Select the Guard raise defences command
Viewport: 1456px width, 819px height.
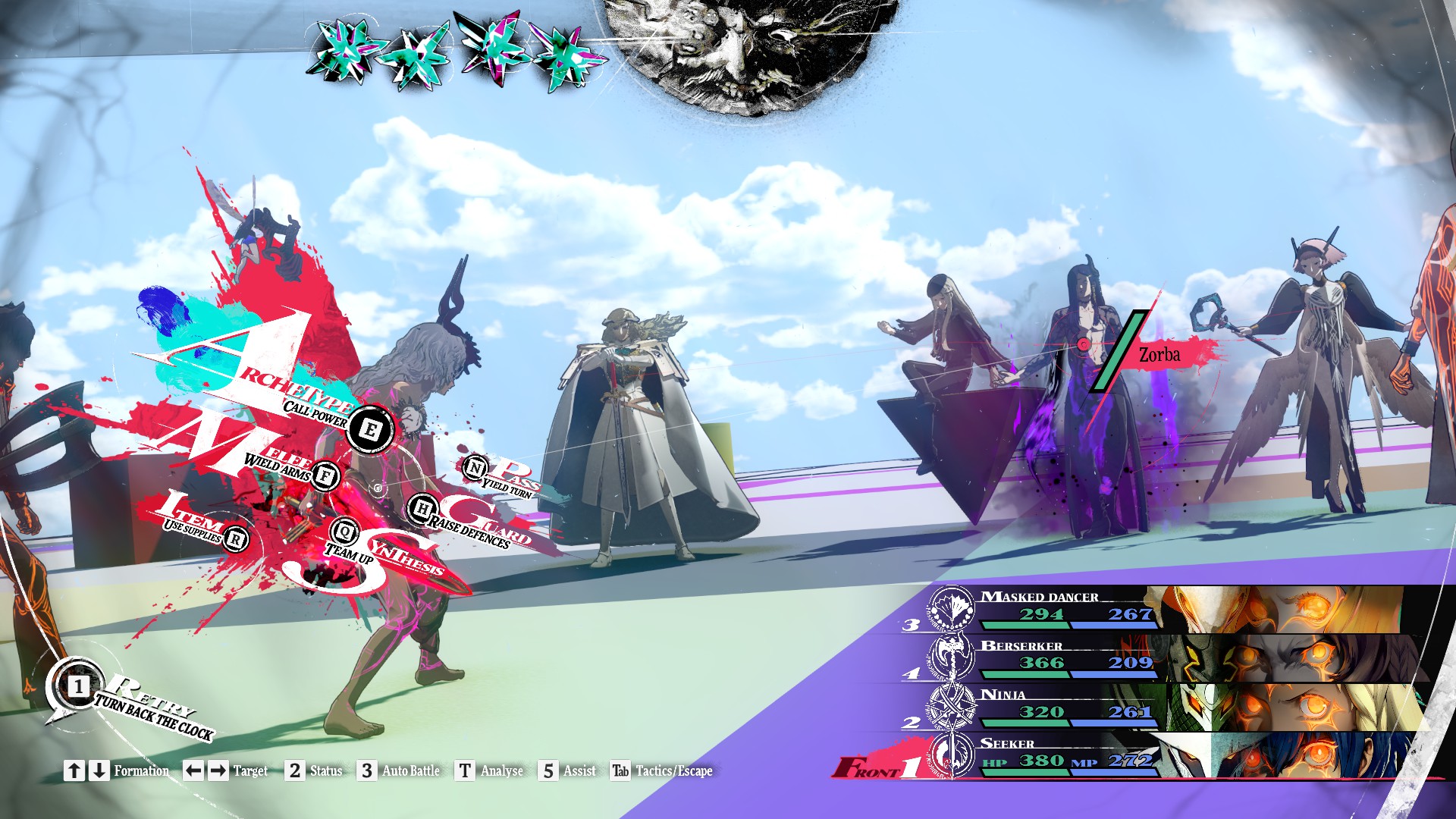click(422, 508)
